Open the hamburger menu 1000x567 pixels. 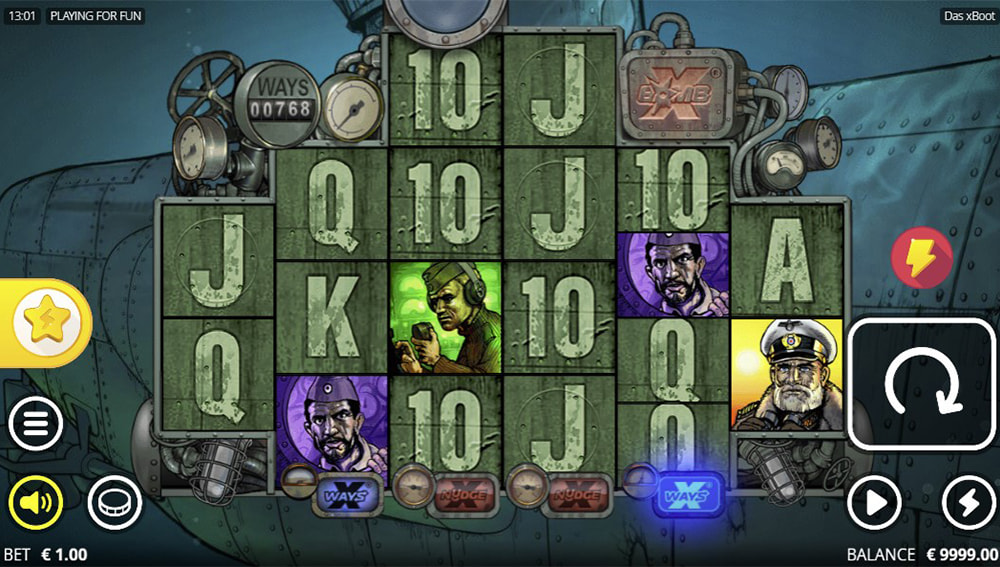click(x=36, y=426)
